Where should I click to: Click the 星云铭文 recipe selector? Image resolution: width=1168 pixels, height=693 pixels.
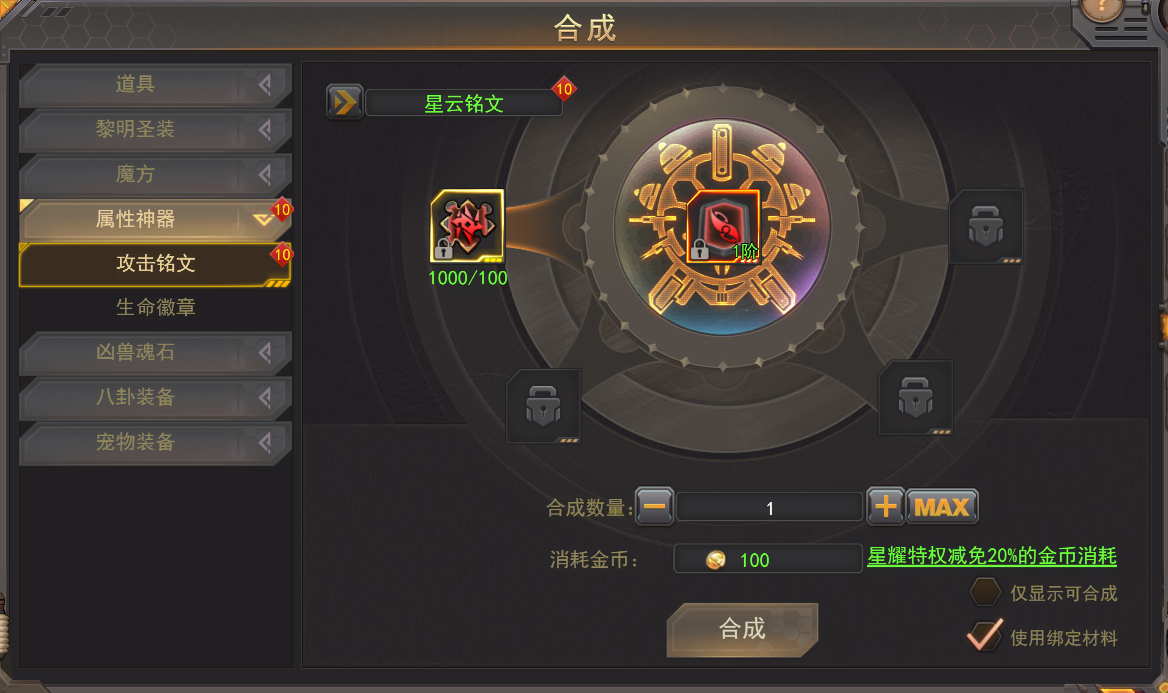coord(463,103)
